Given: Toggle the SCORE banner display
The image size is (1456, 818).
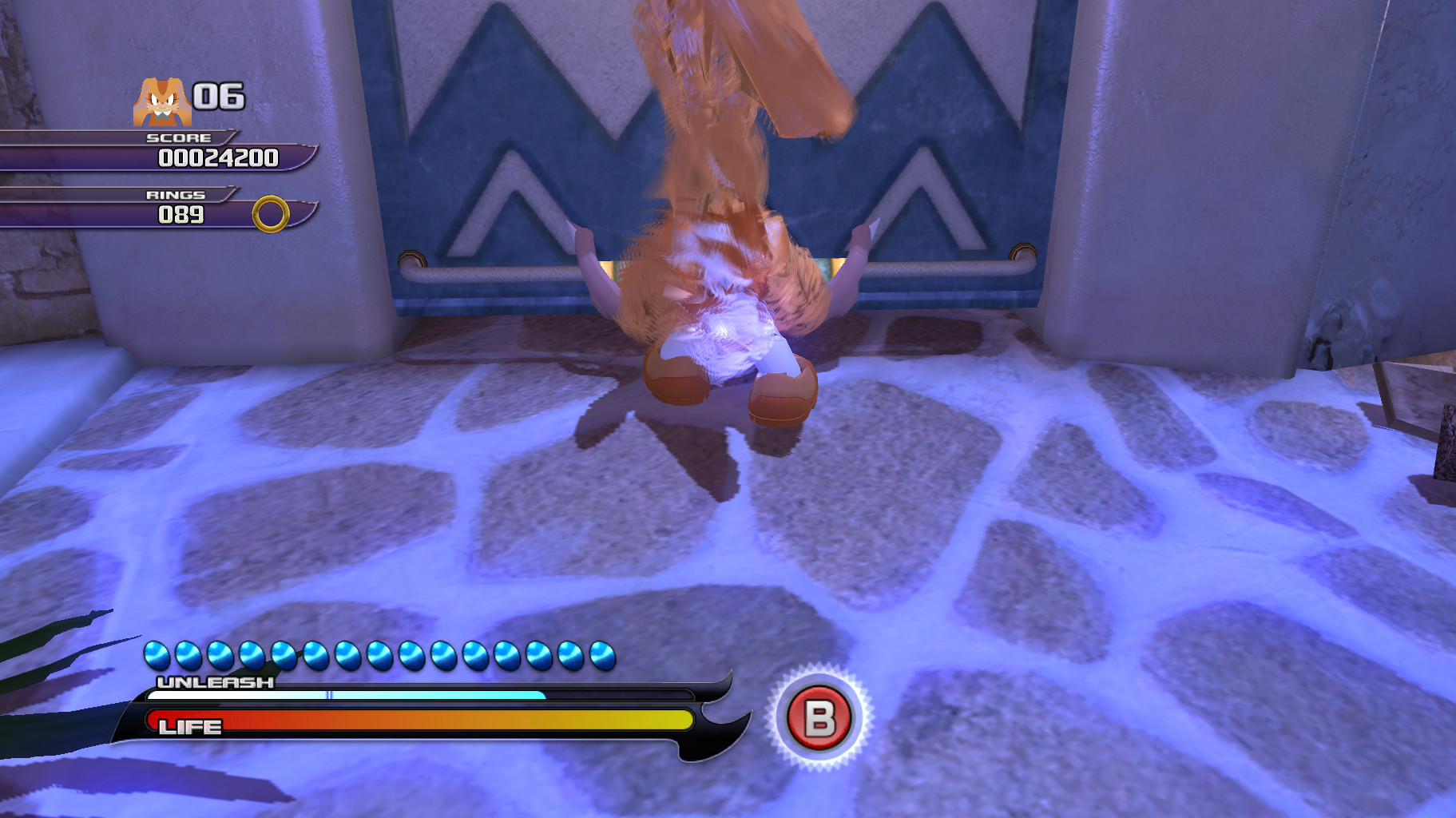Looking at the screenshot, I should [x=177, y=138].
